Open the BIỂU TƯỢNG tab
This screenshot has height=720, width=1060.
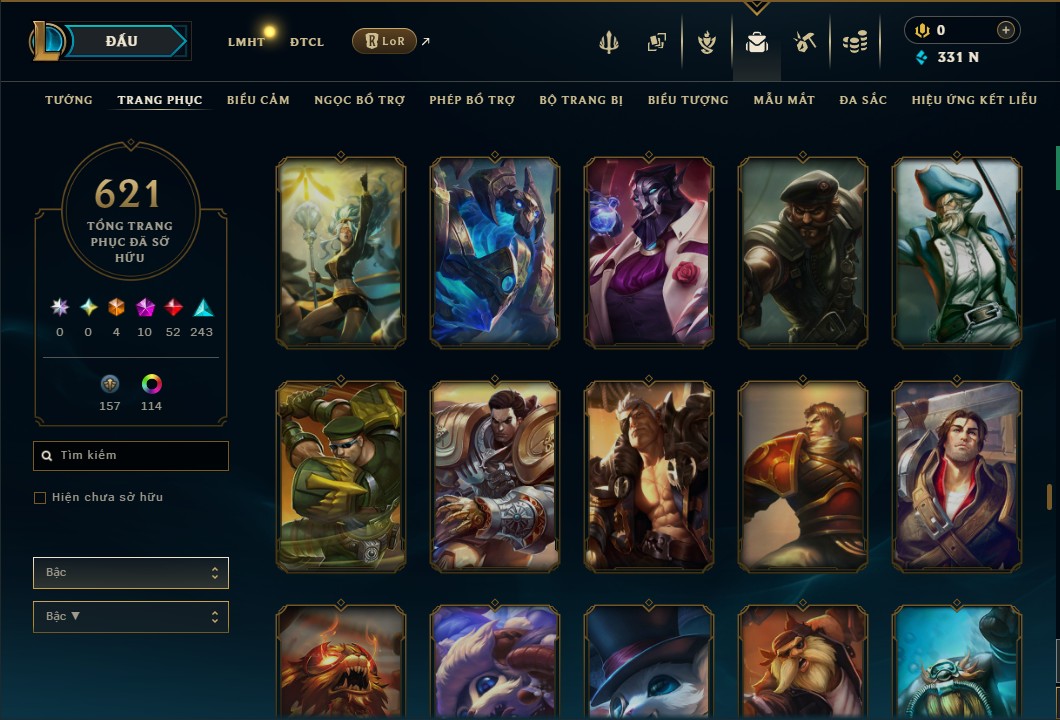click(688, 100)
